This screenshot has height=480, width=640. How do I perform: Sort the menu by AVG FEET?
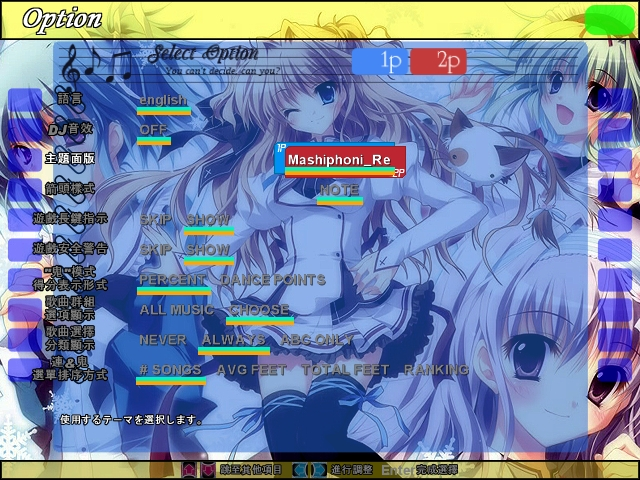point(251,370)
